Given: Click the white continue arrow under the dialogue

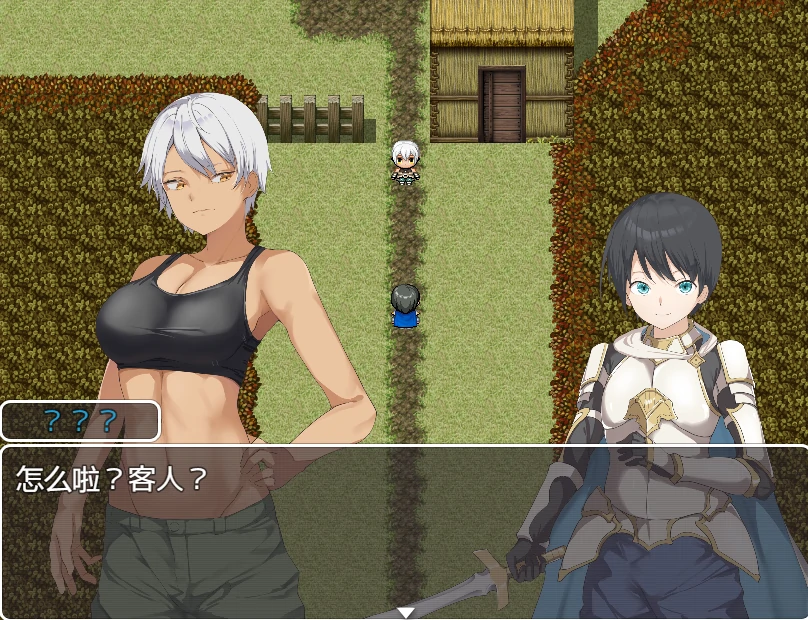Looking at the screenshot, I should (405, 612).
